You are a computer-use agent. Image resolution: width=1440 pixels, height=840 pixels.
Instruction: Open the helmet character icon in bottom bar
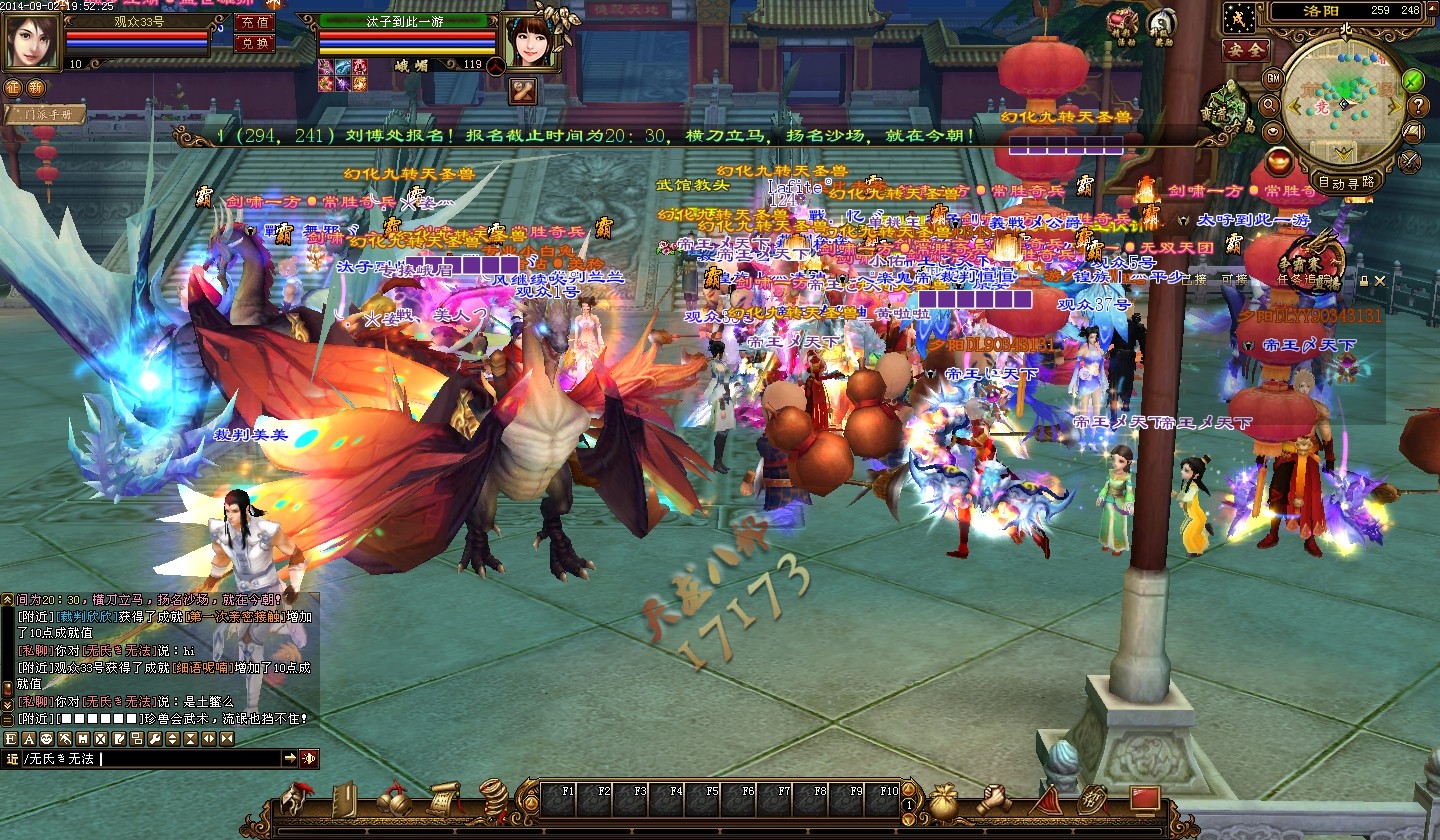point(294,800)
